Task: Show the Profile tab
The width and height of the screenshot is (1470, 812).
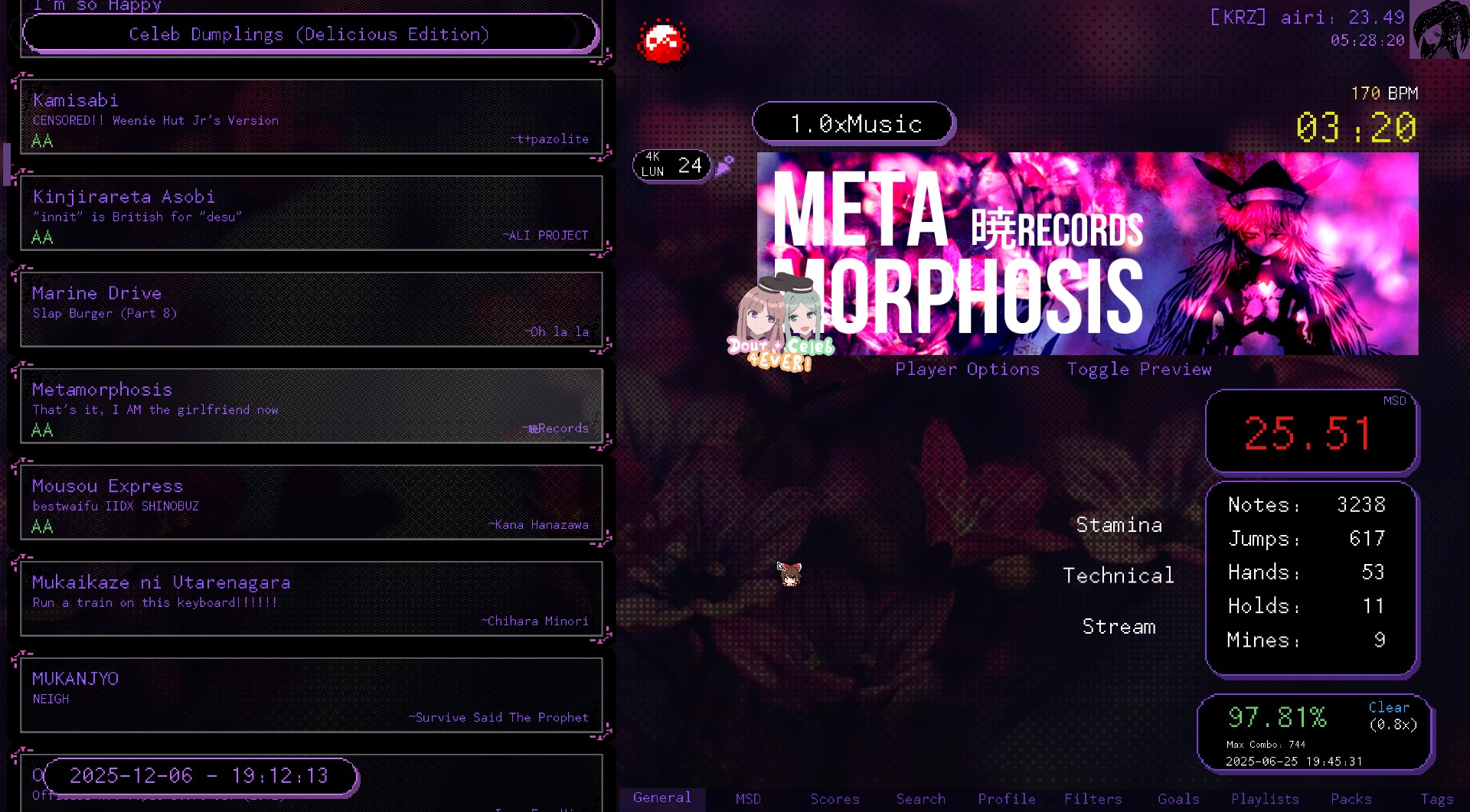Action: (1006, 799)
